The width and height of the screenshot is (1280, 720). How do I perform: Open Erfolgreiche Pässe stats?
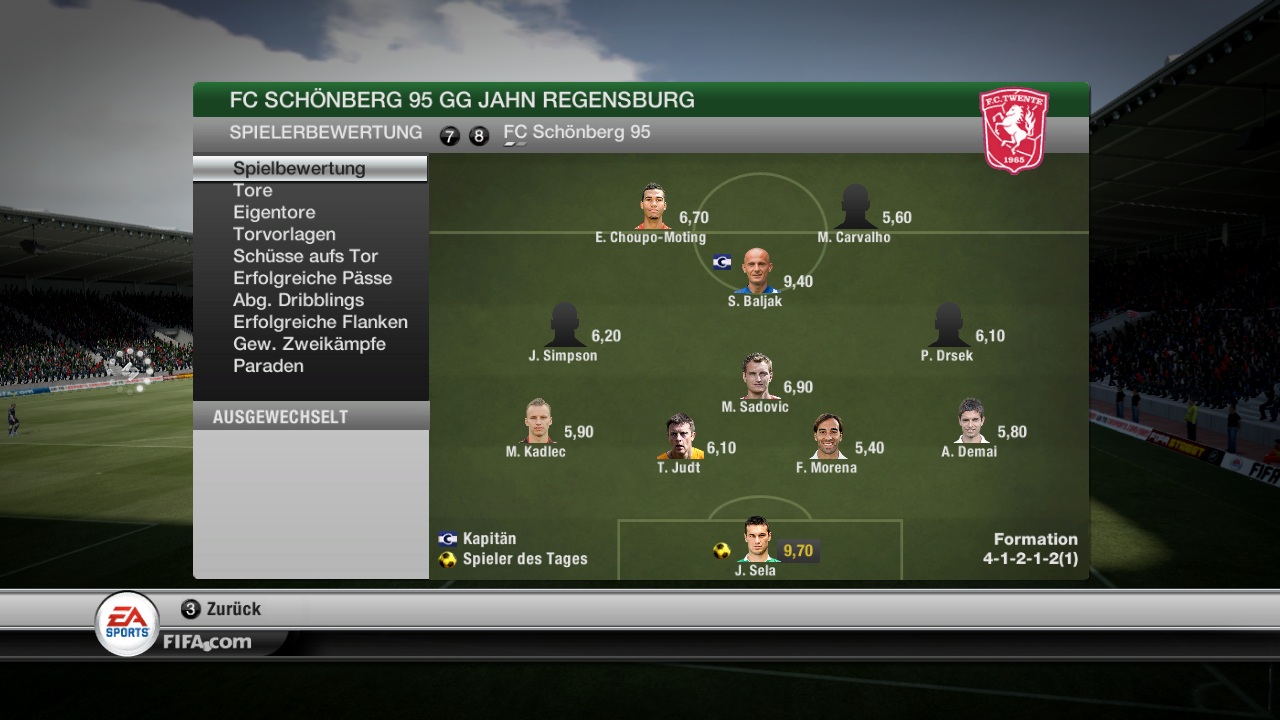click(312, 278)
